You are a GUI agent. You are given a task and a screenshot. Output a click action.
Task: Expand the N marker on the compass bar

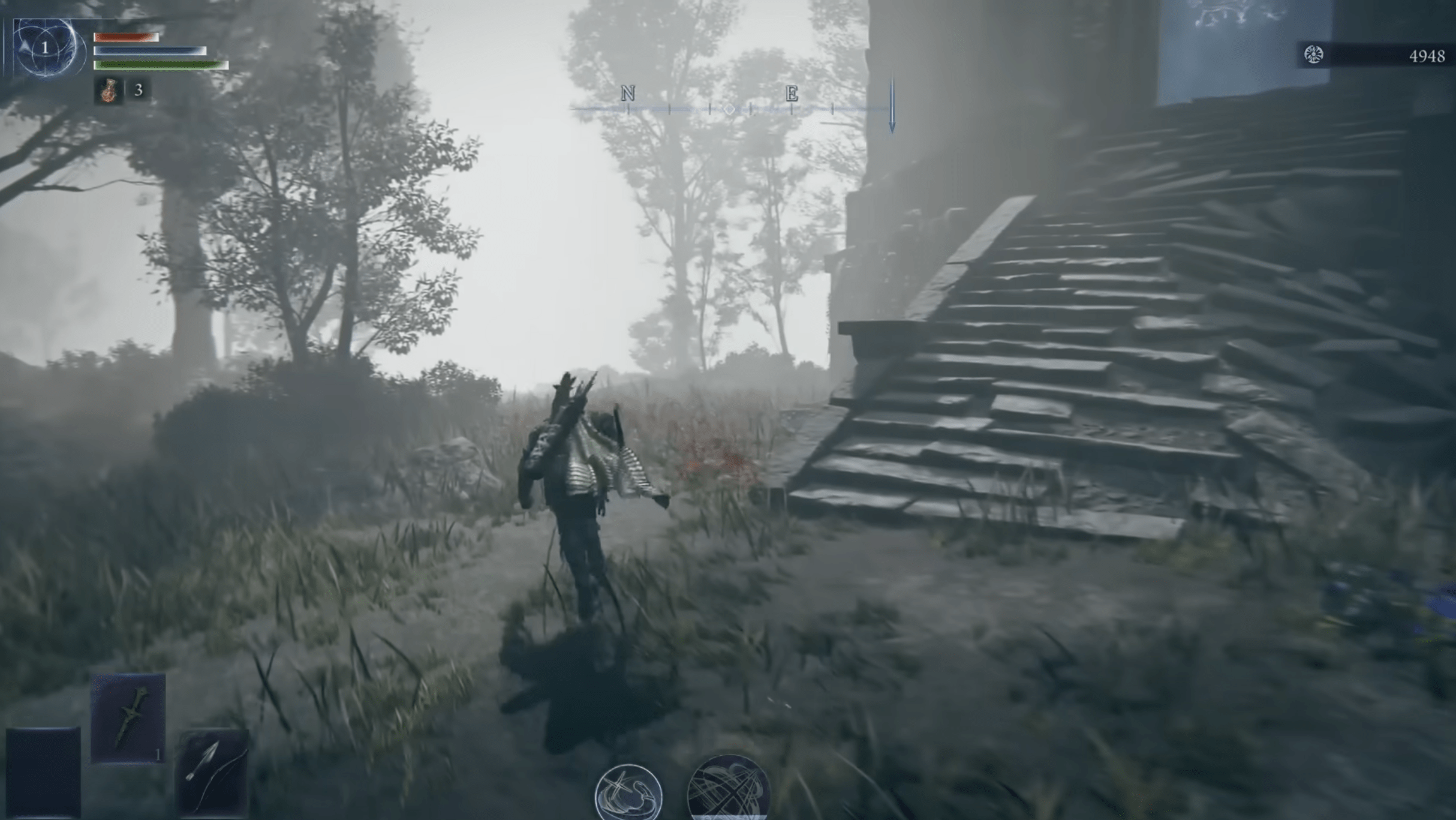pos(627,93)
